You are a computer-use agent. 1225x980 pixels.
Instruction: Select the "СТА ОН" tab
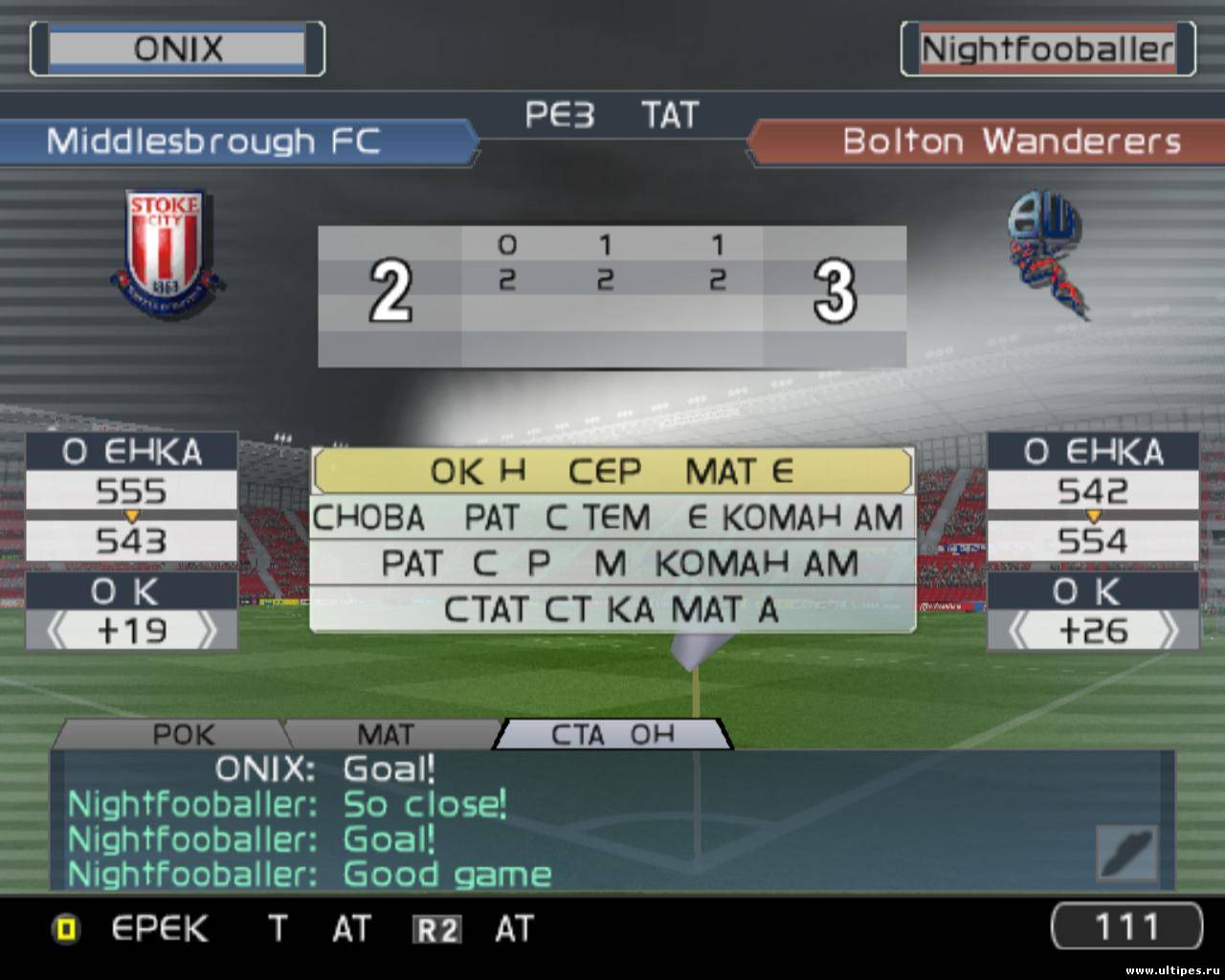click(612, 734)
